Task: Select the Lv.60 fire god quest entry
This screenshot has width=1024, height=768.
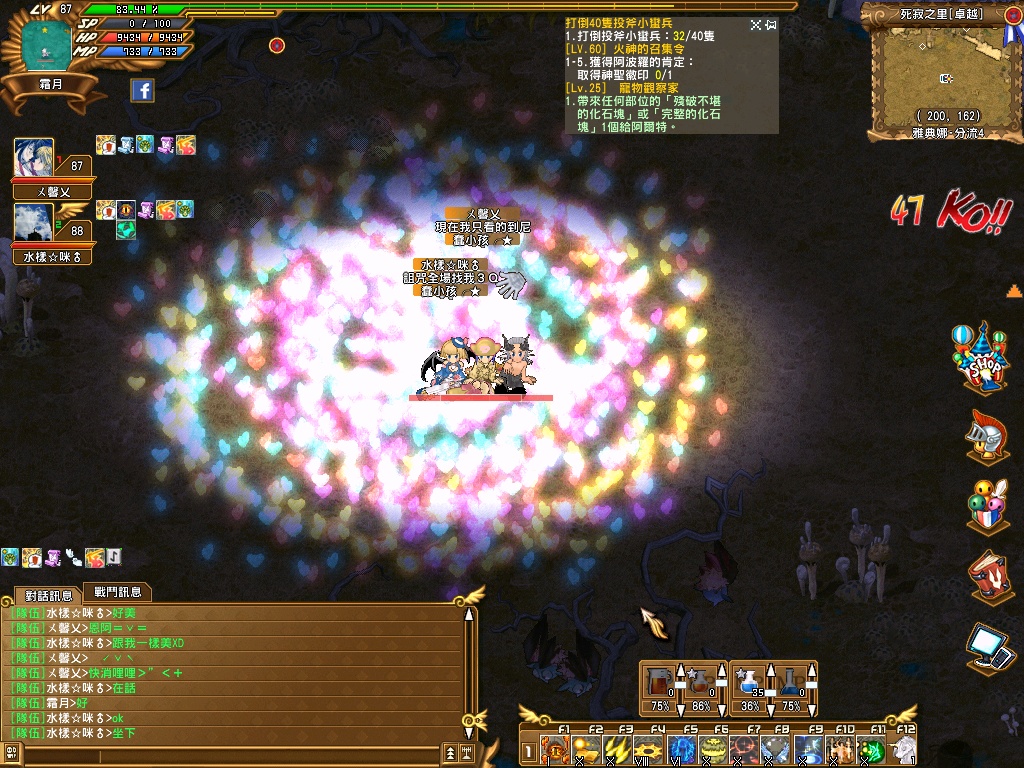Action: [625, 48]
